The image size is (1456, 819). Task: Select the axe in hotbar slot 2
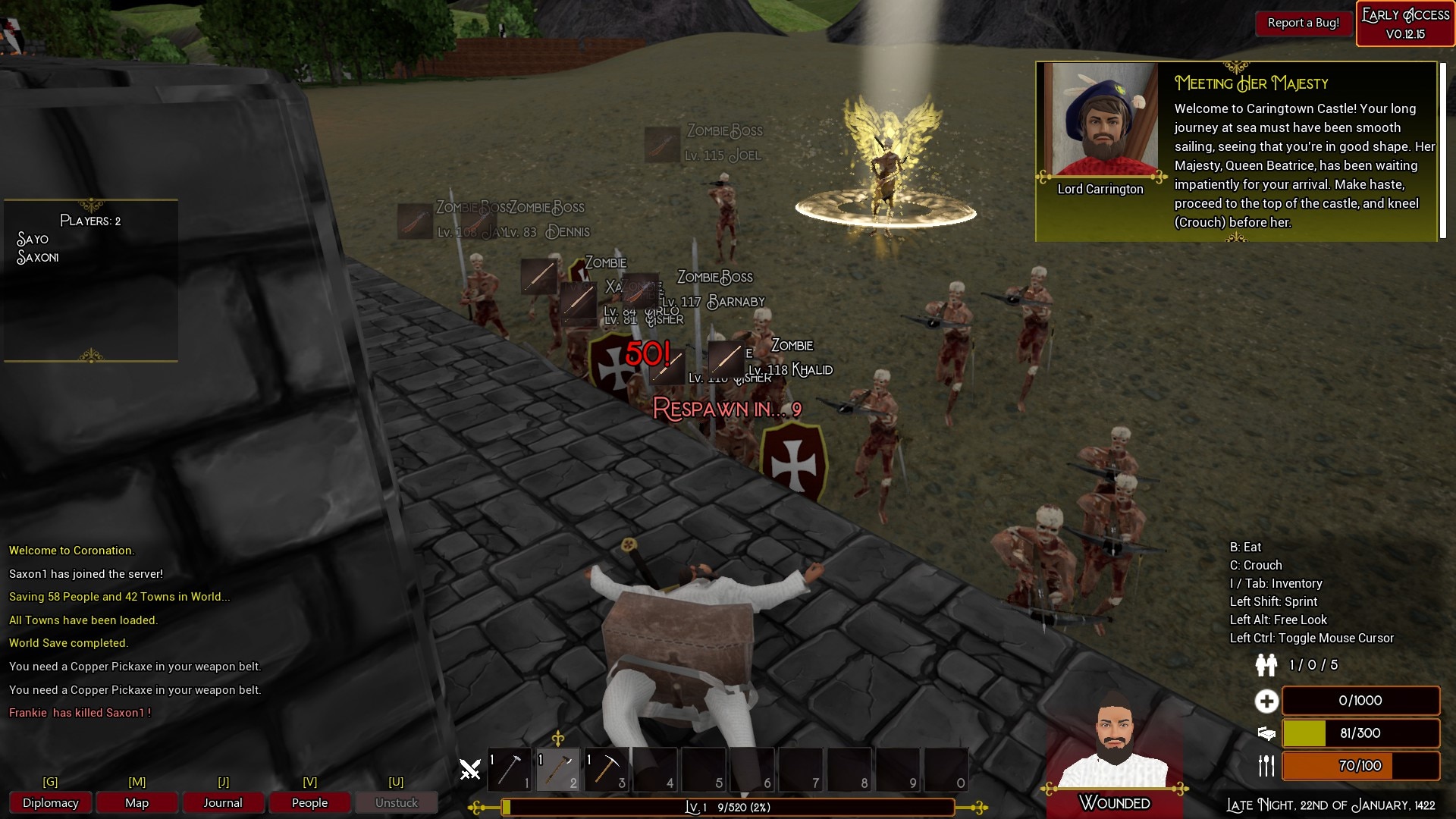[558, 769]
